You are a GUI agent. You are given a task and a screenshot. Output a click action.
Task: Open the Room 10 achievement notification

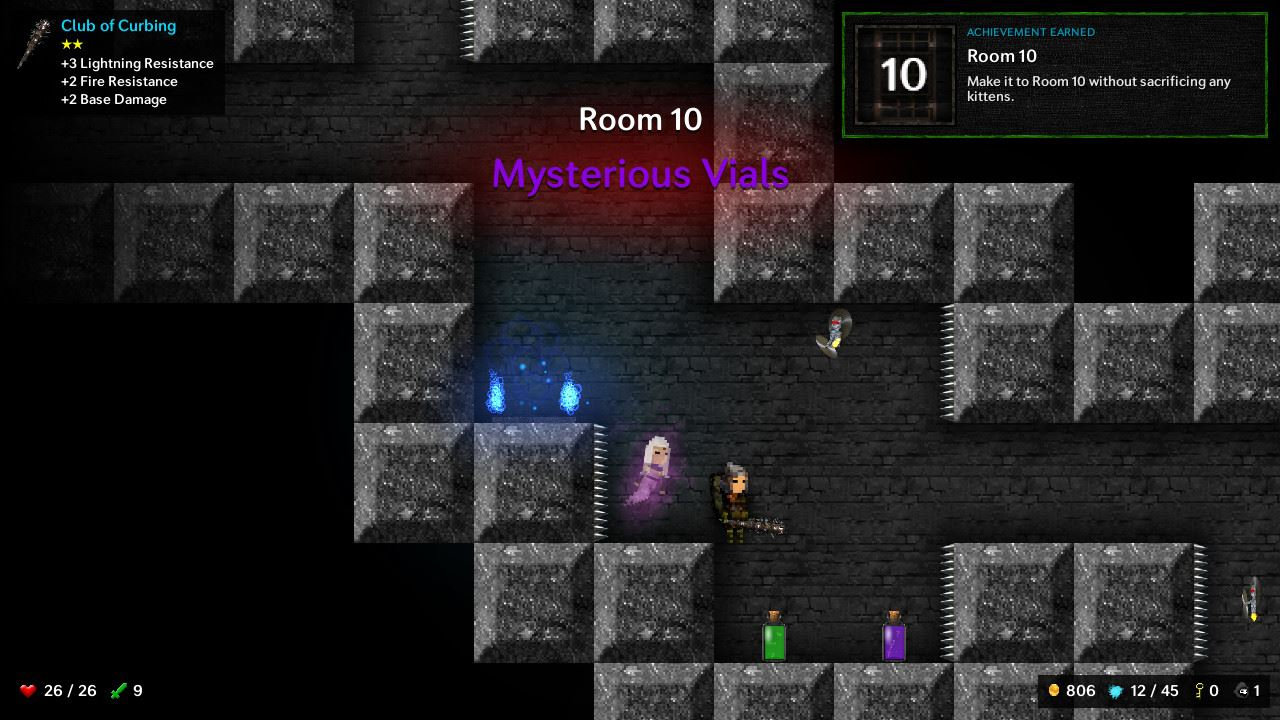[x=1054, y=75]
